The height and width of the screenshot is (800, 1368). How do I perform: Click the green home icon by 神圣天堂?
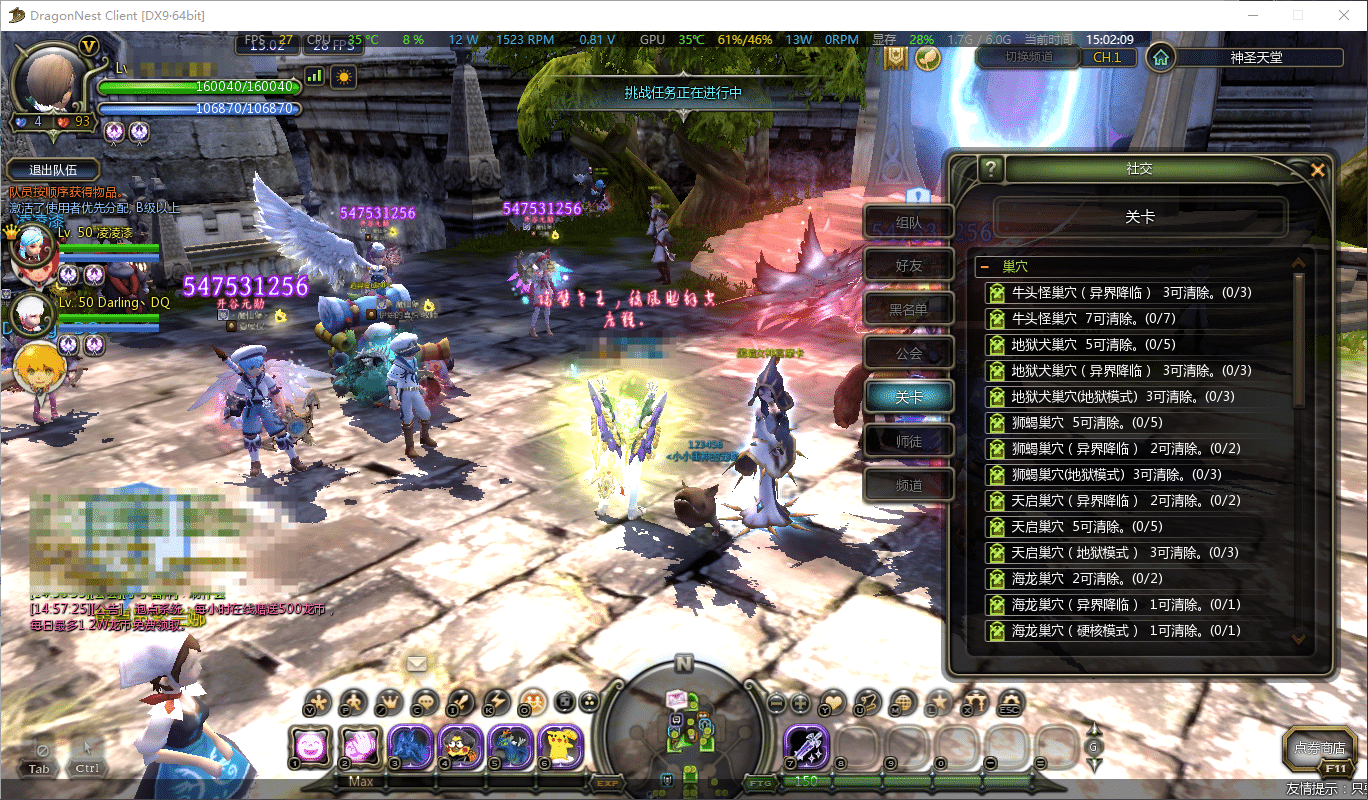(x=1160, y=57)
